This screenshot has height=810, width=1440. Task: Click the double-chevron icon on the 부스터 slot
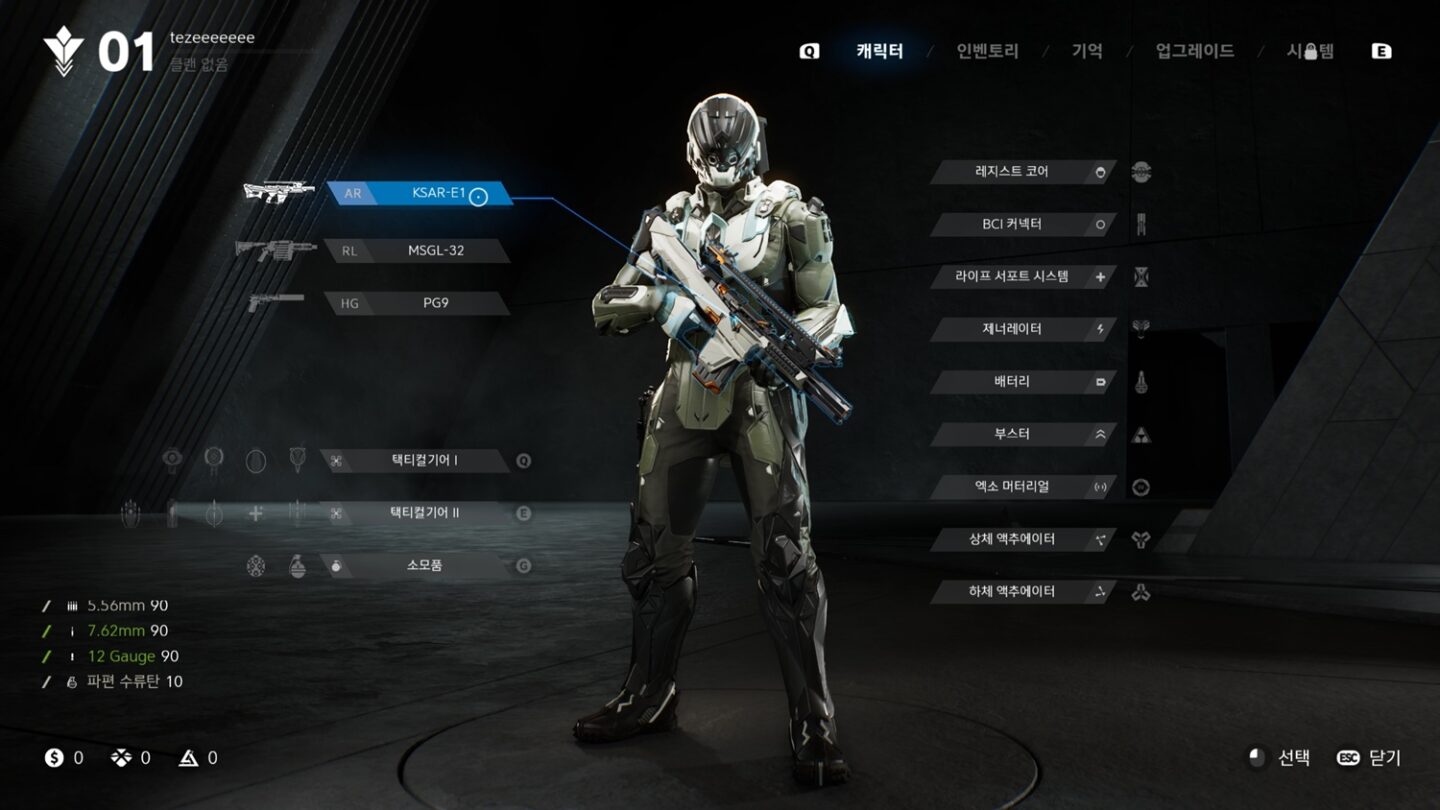(x=1099, y=434)
